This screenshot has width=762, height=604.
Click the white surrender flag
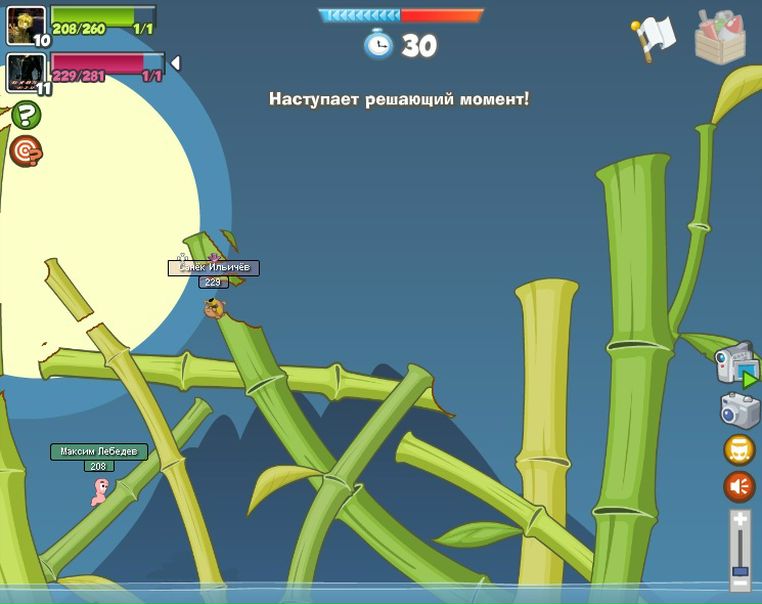[x=654, y=38]
